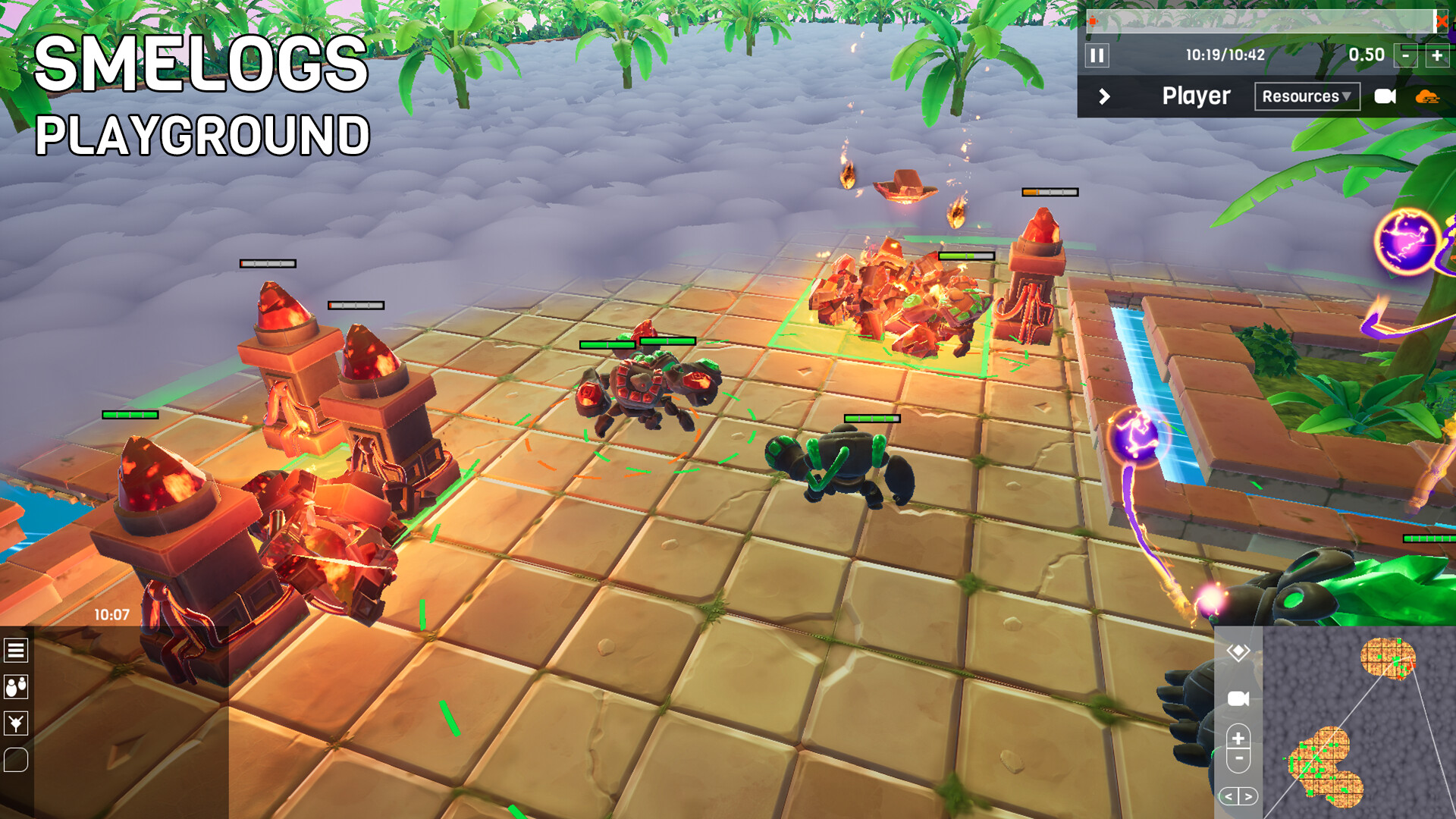Decrease playback speed with the minus button
Image resolution: width=1456 pixels, height=819 pixels.
(1407, 55)
